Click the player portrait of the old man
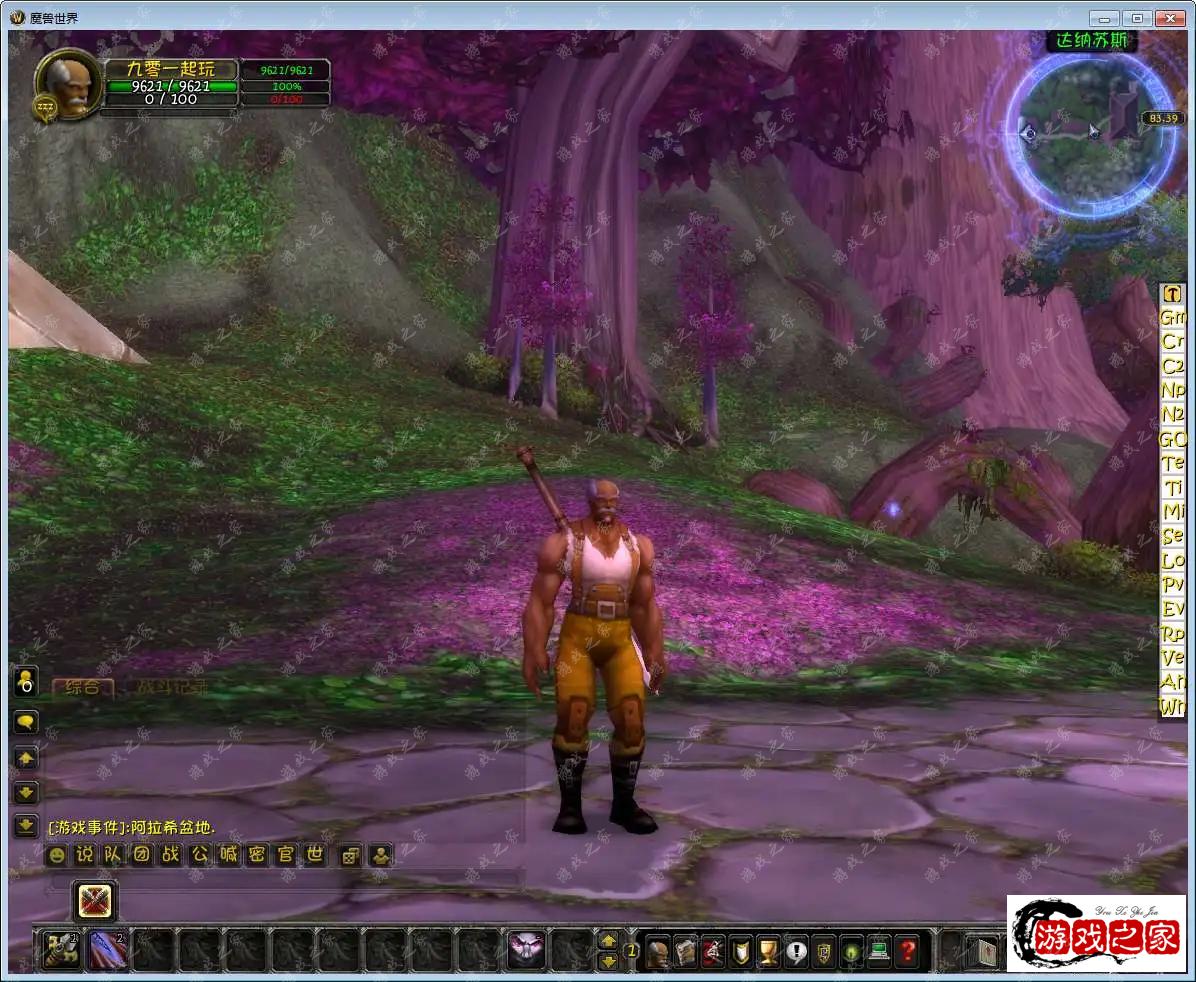Viewport: 1196px width, 982px height. 70,84
